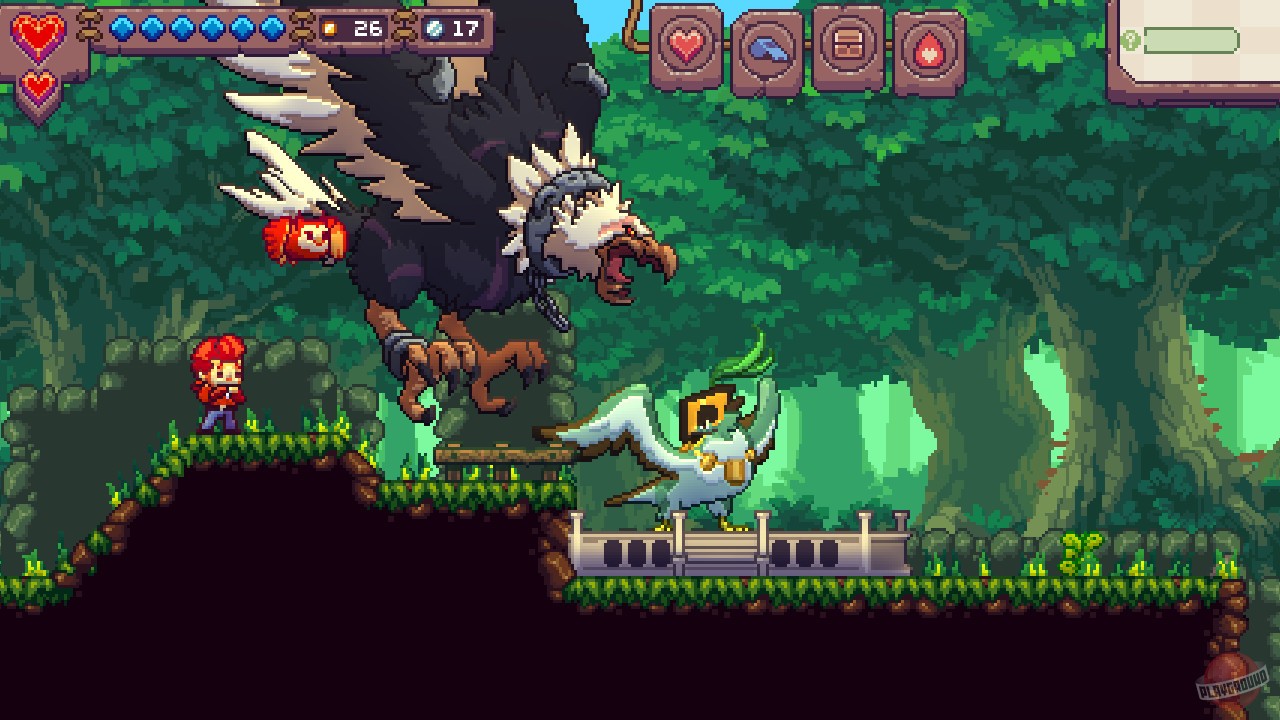Select the question mark icon on the objective panel
The height and width of the screenshot is (720, 1280).
pyautogui.click(x=1133, y=40)
